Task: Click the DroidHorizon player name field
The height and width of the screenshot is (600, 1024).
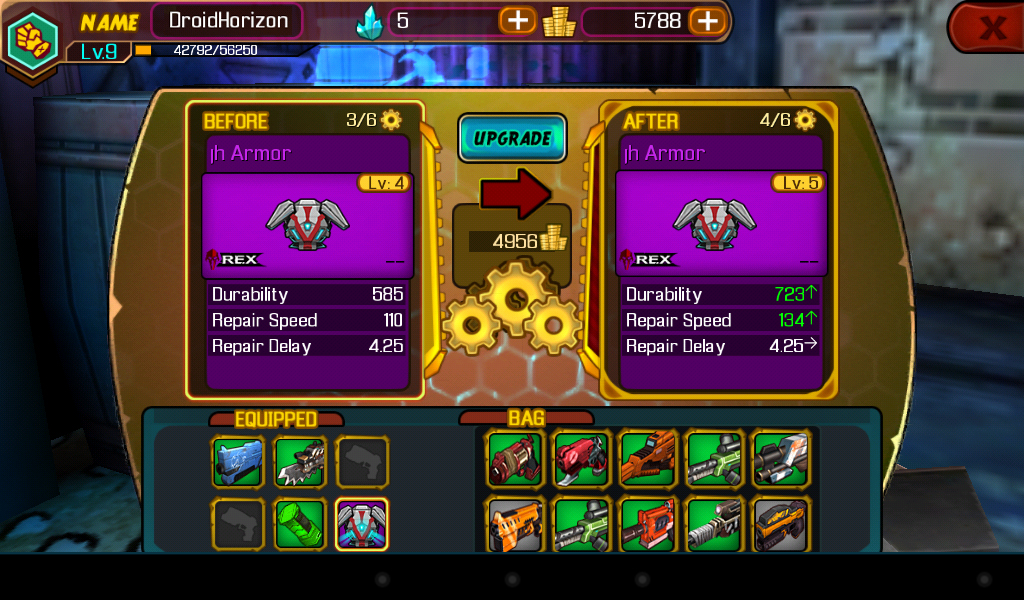Action: click(227, 20)
